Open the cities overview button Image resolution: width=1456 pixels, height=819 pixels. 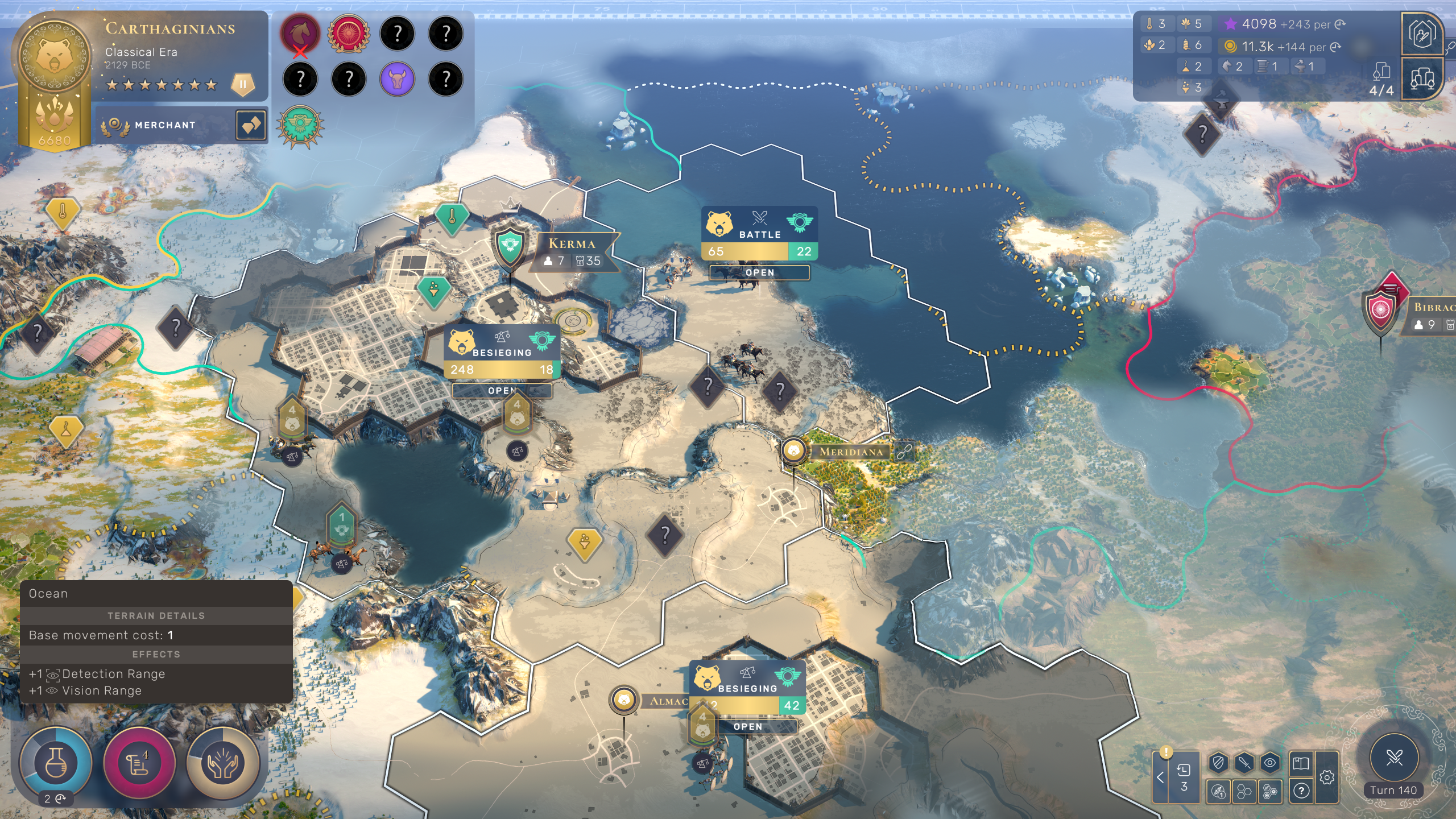coord(1422,78)
